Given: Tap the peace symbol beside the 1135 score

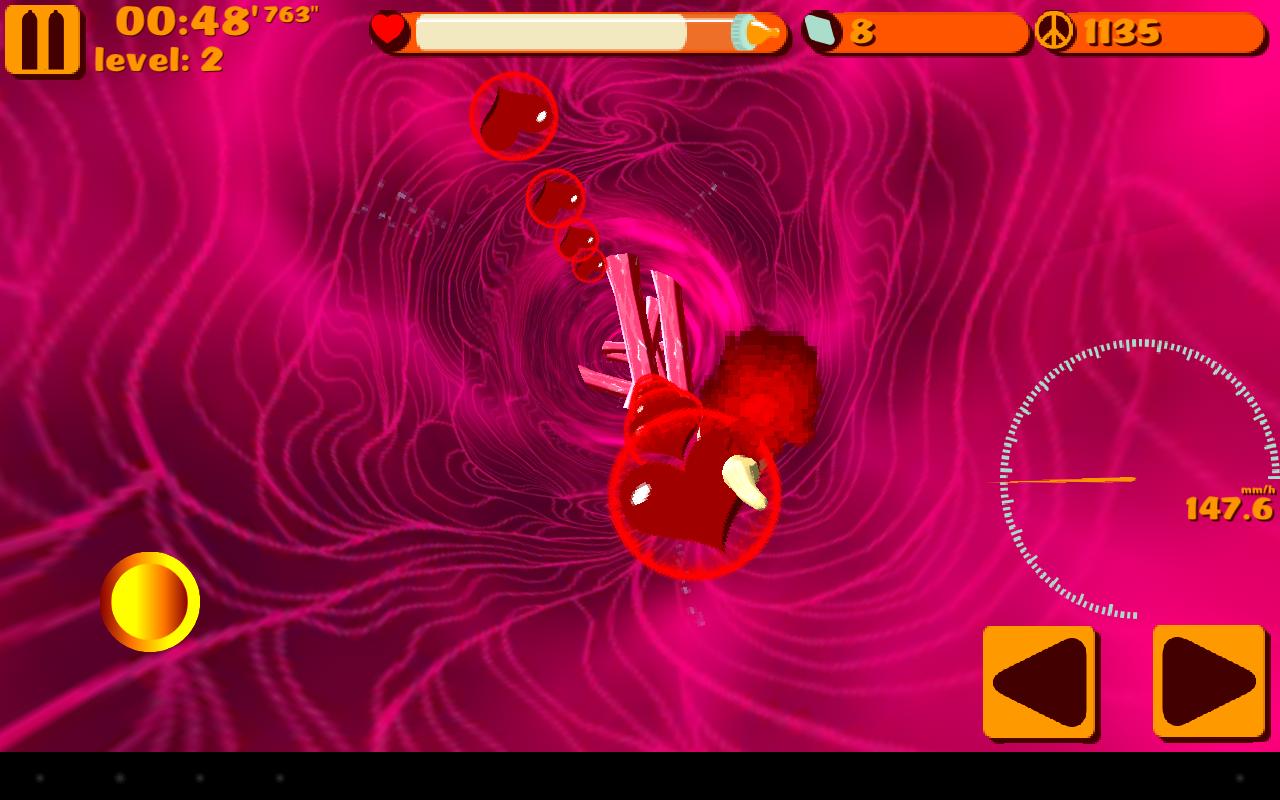Looking at the screenshot, I should 1055,31.
